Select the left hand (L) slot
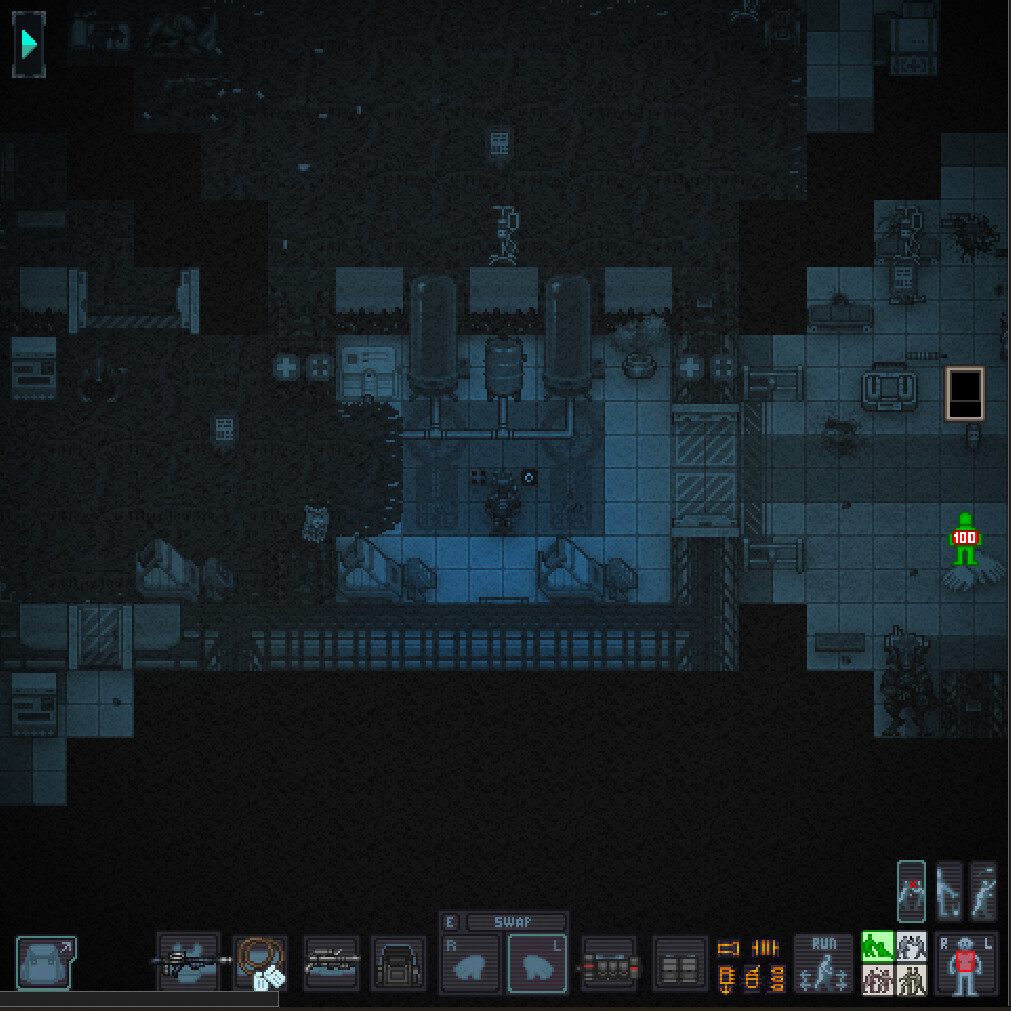Image resolution: width=1011 pixels, height=1011 pixels. 538,965
